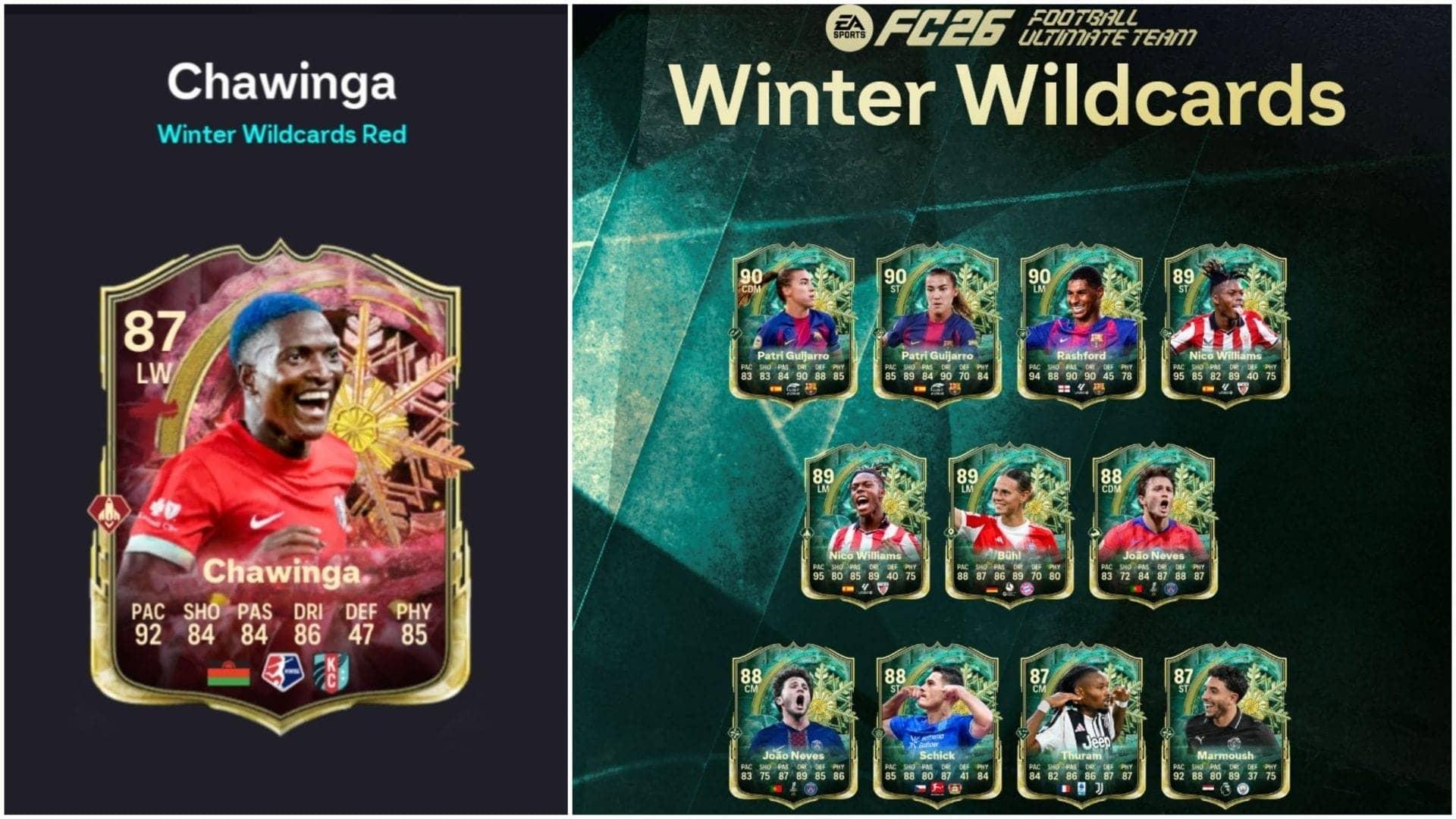Click the Bayern Munich crest on Bühl's card
Image resolution: width=1456 pixels, height=819 pixels.
1026,590
